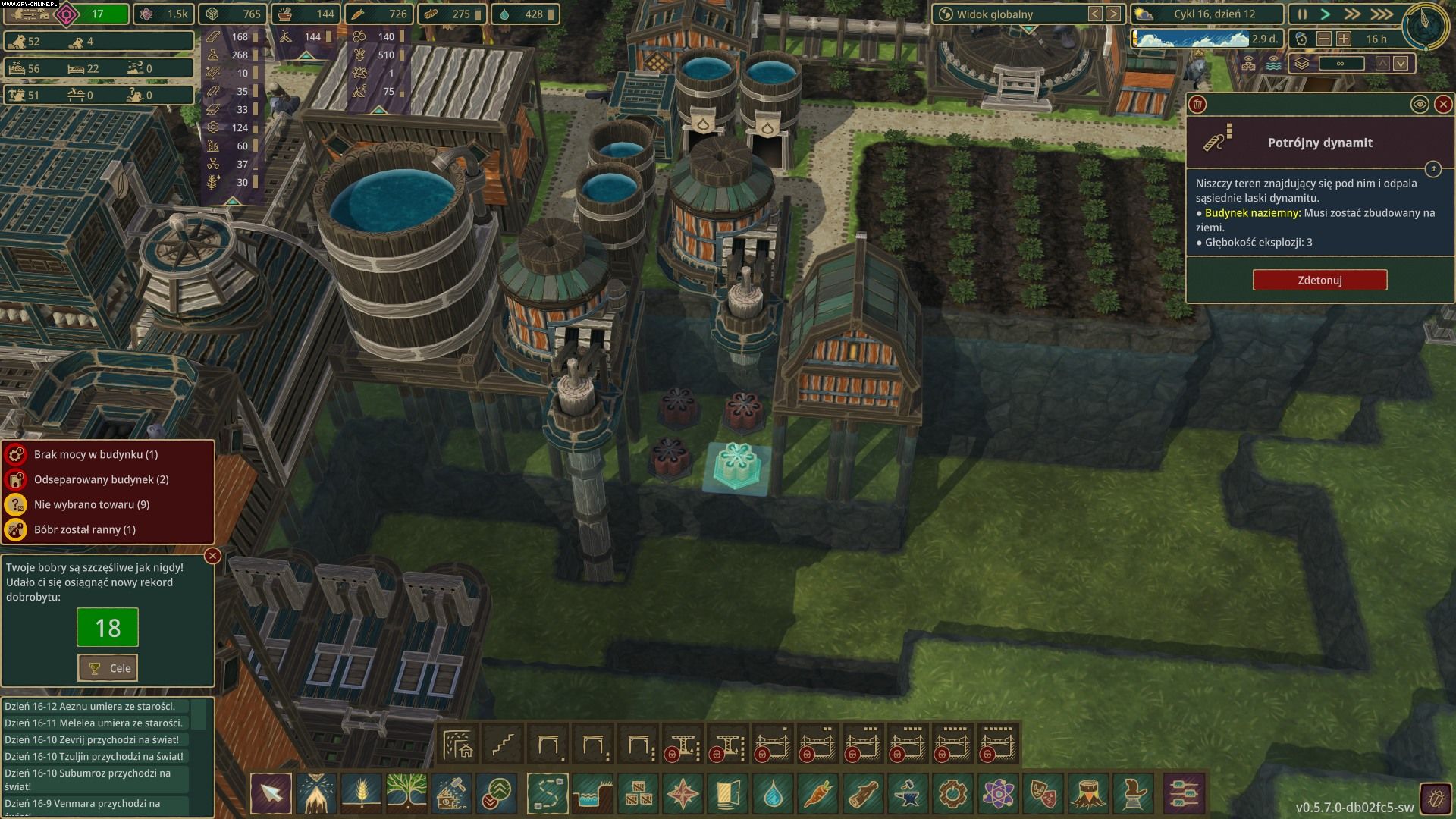Image resolution: width=1456 pixels, height=819 pixels.
Task: Choose the cursor selection tool
Action: [x=271, y=794]
